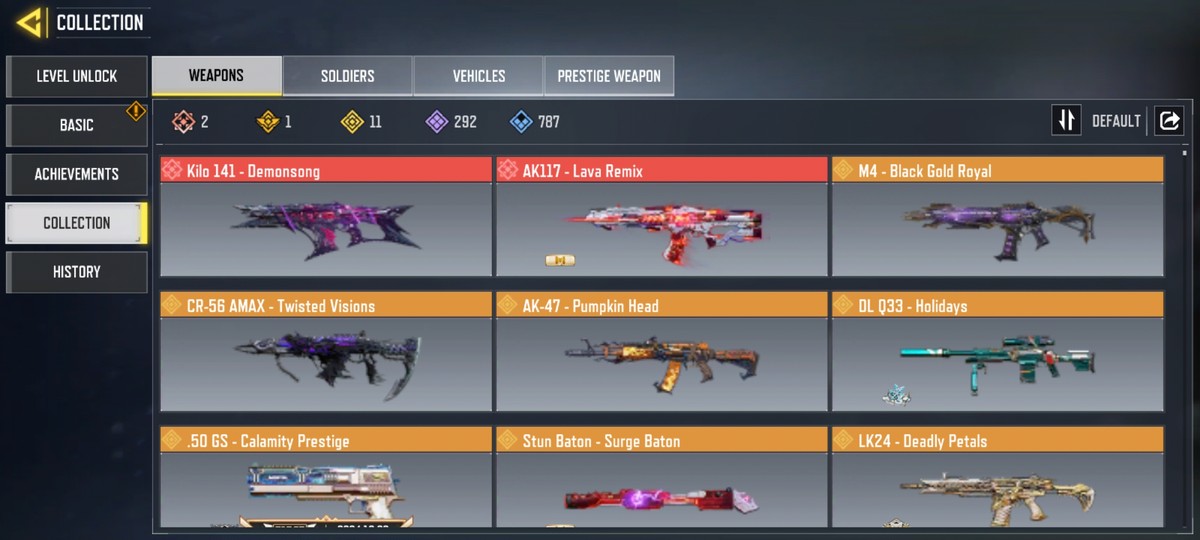Switch to the Weapons tab

[216, 76]
